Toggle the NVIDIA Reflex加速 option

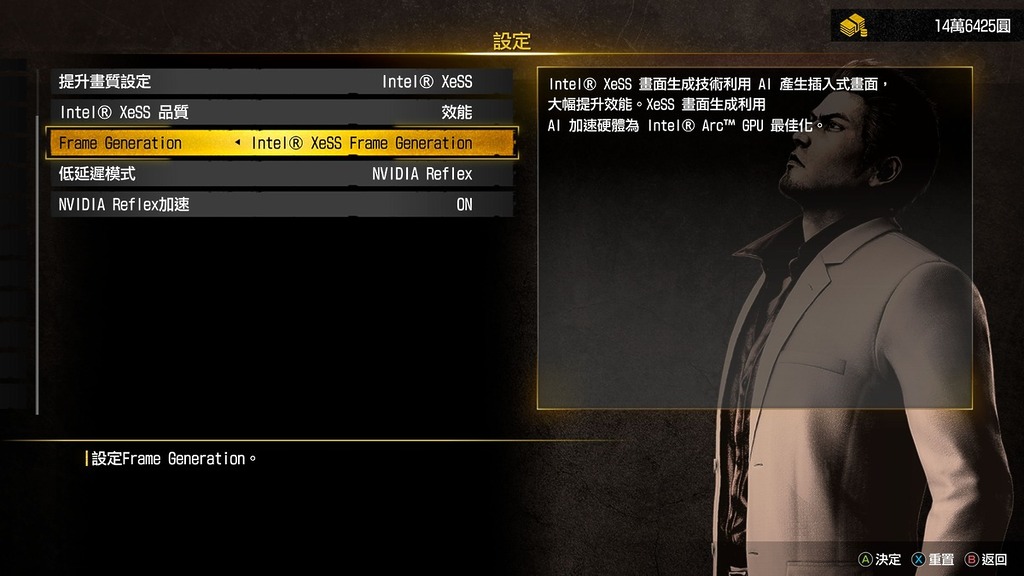[x=281, y=205]
